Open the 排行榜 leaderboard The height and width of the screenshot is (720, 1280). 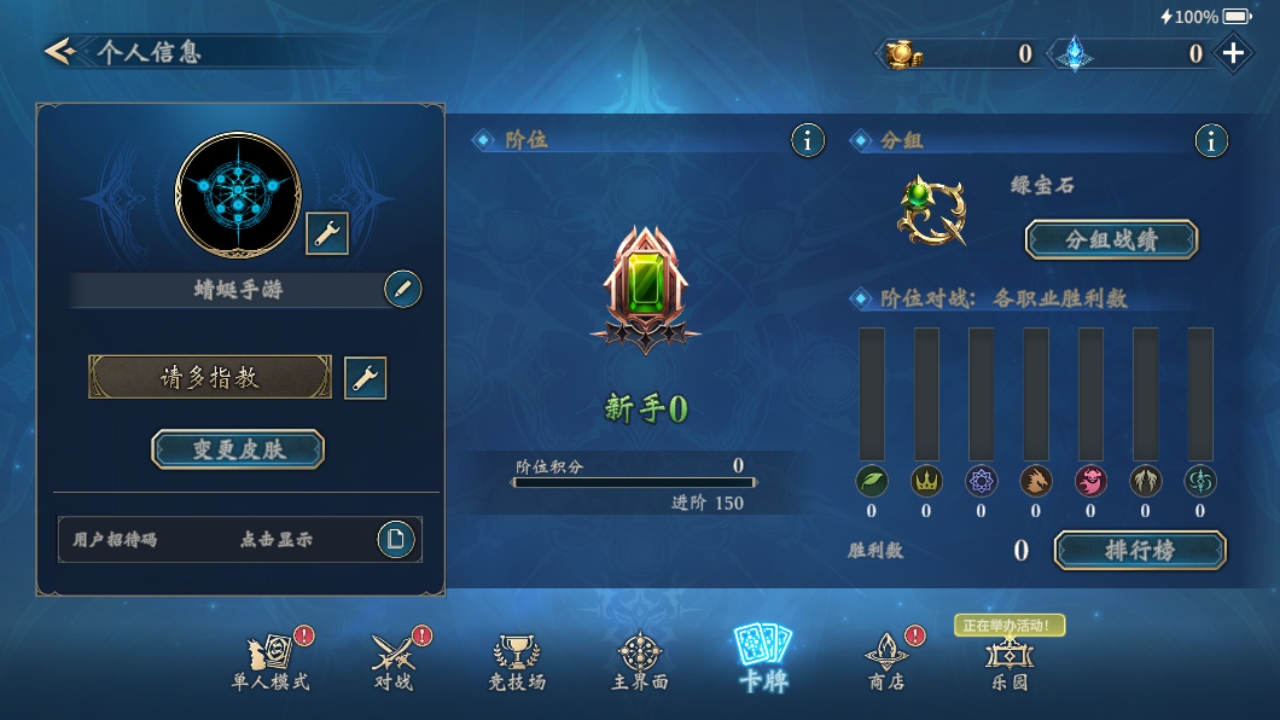coord(1138,551)
